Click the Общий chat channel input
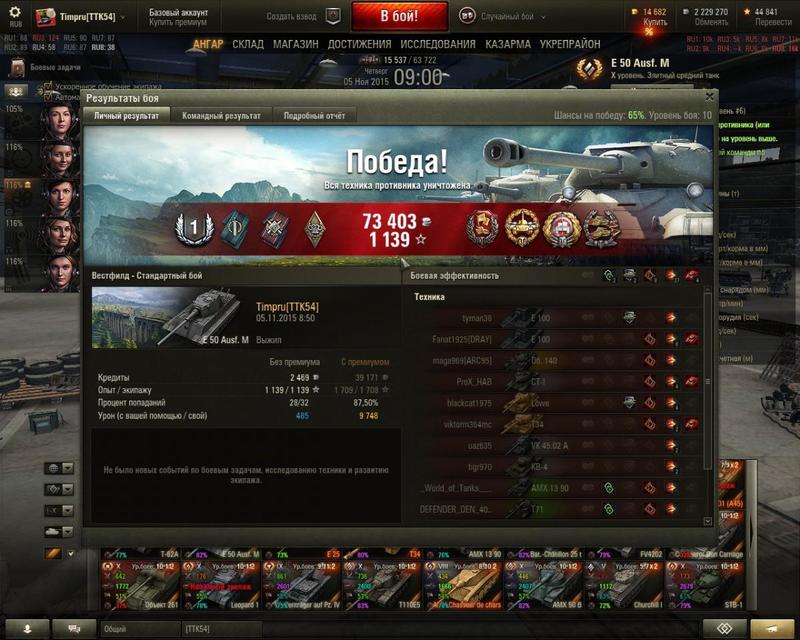 [x=140, y=628]
